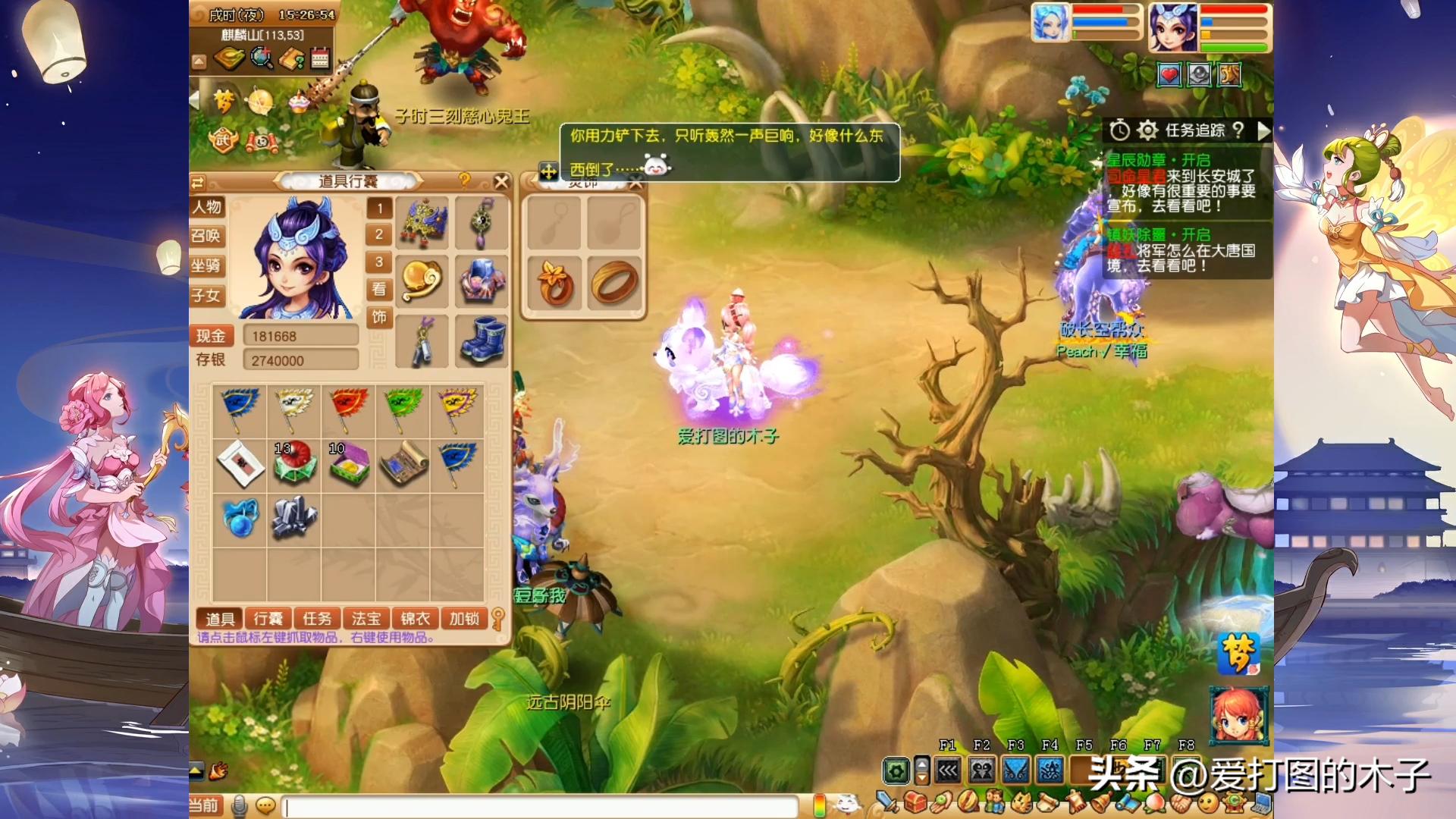This screenshot has height=819, width=1456.
Task: Collapse the quest tracker with the arrow
Action: tap(1263, 130)
